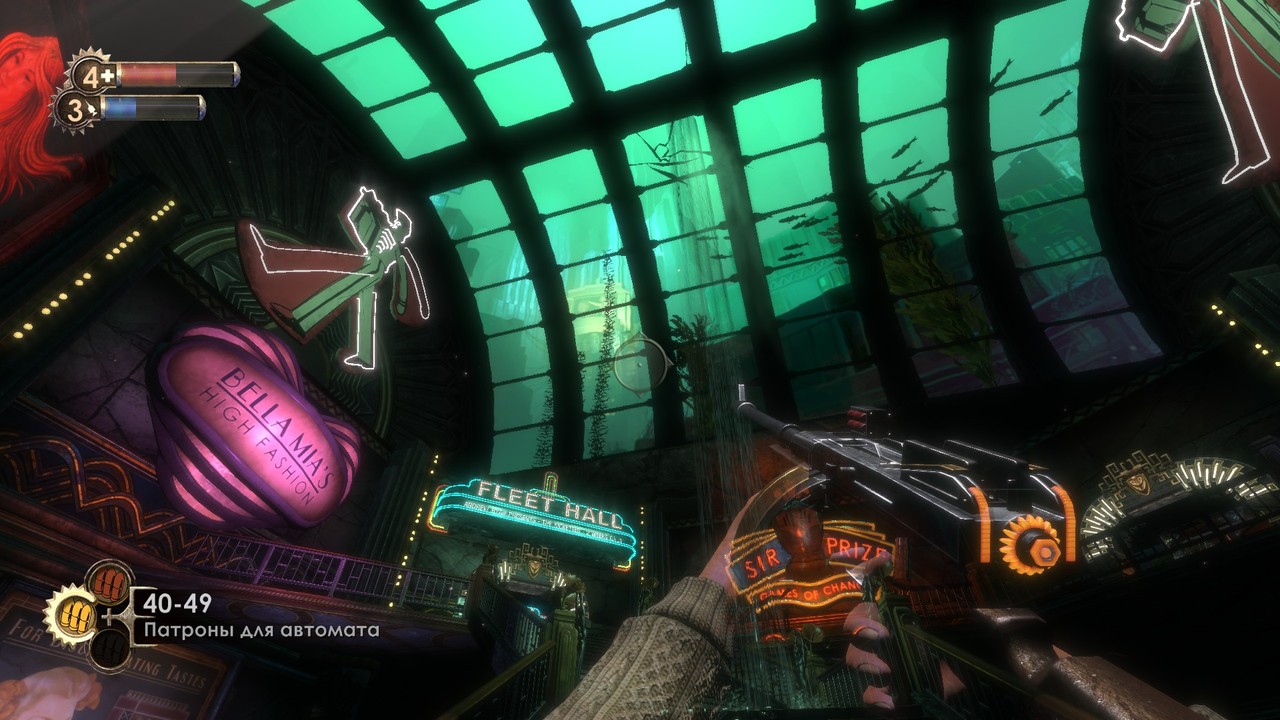Choose the dark empty ammo type icon
The height and width of the screenshot is (720, 1280).
point(108,649)
